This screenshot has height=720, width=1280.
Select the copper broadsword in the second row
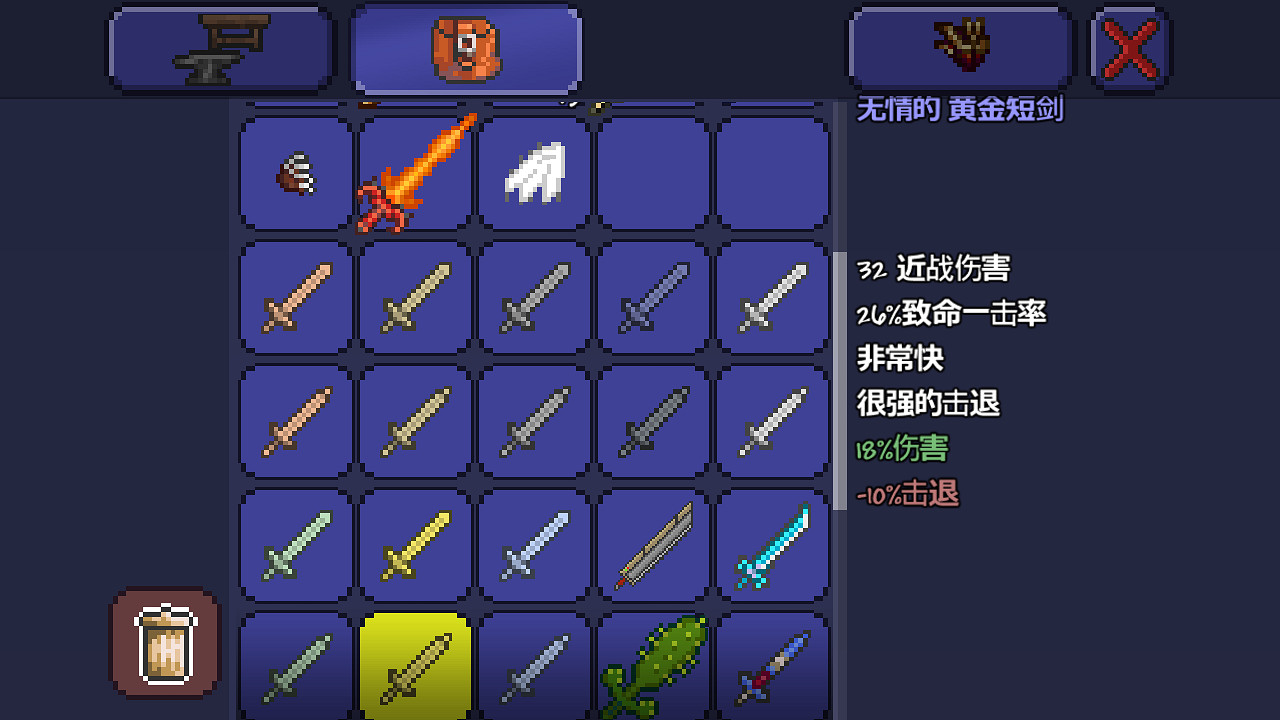click(x=293, y=297)
